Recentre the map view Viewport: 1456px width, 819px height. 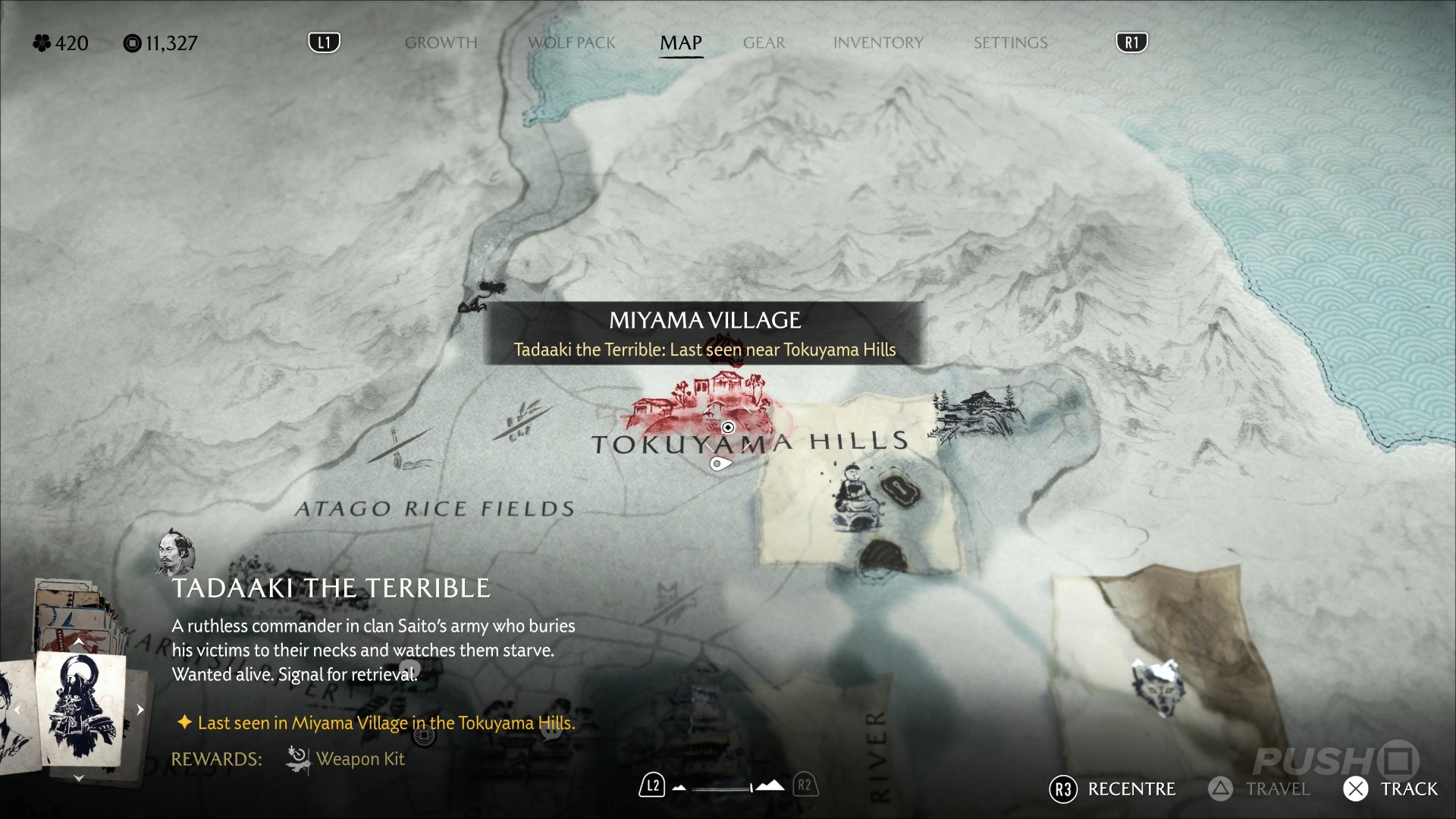[x=1112, y=789]
